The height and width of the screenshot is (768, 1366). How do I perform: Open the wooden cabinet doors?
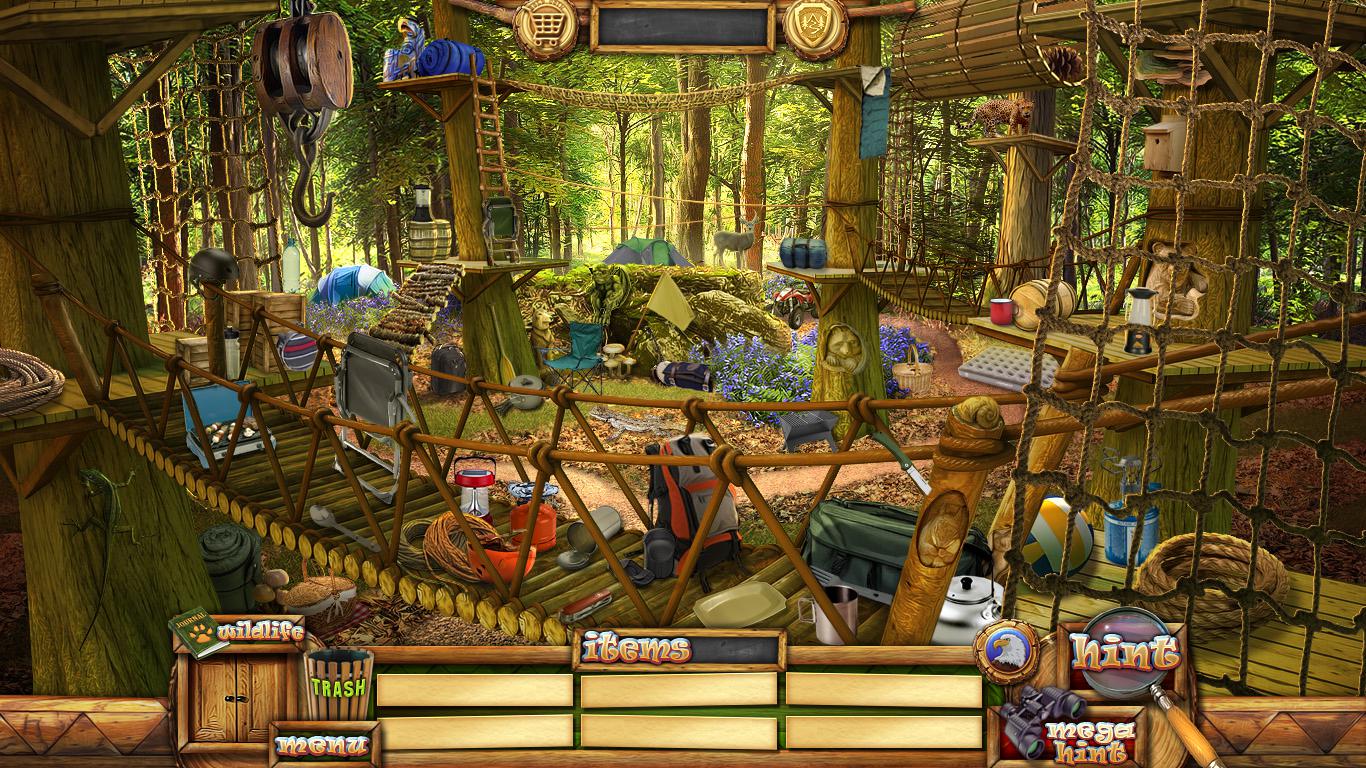coord(238,699)
